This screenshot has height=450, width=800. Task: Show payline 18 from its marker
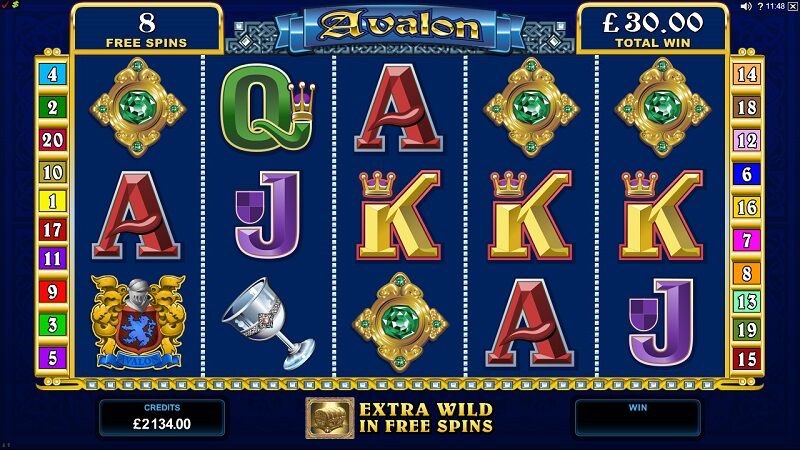point(747,107)
